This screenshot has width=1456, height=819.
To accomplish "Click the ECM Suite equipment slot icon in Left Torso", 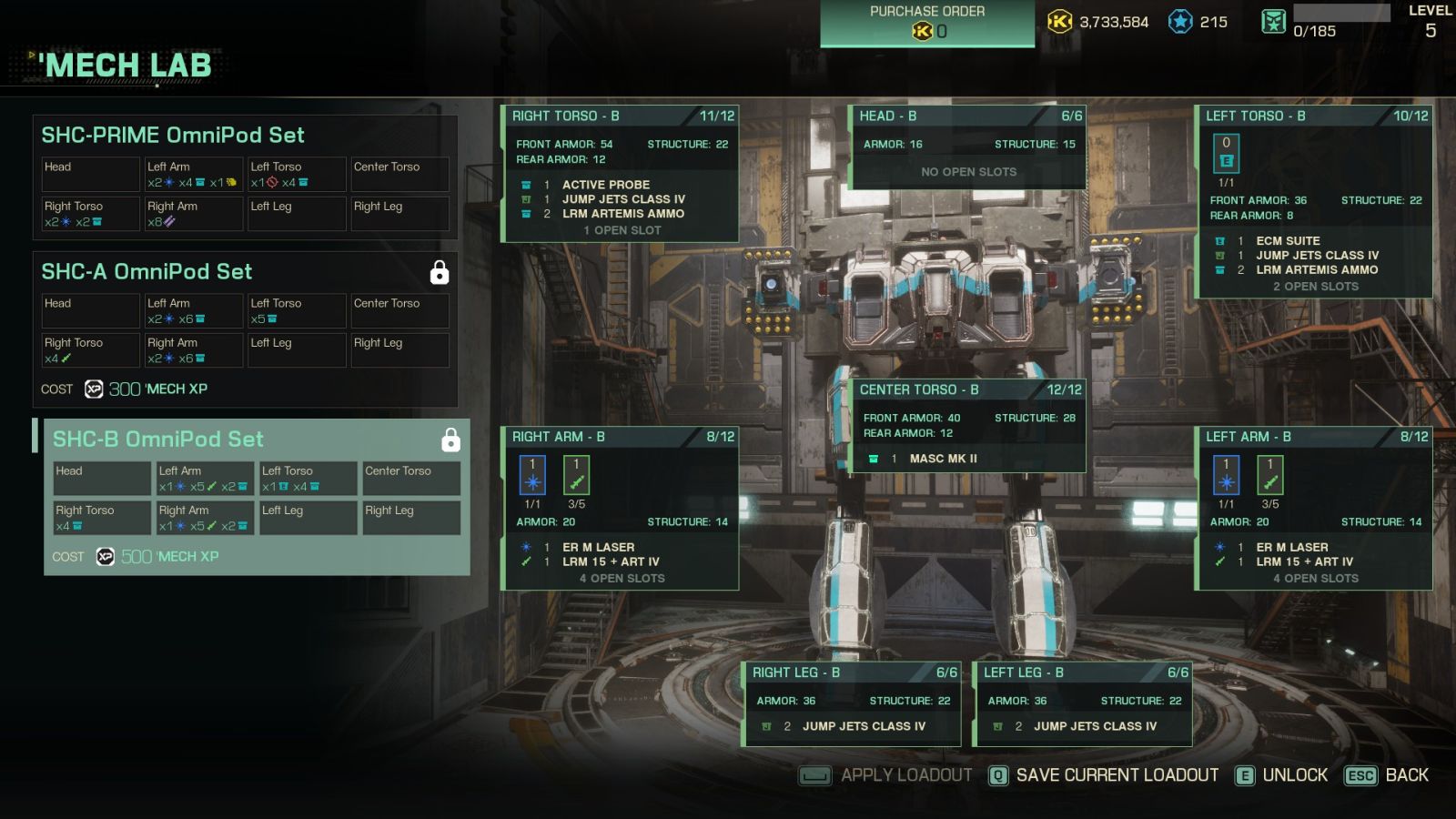I will tap(1222, 241).
